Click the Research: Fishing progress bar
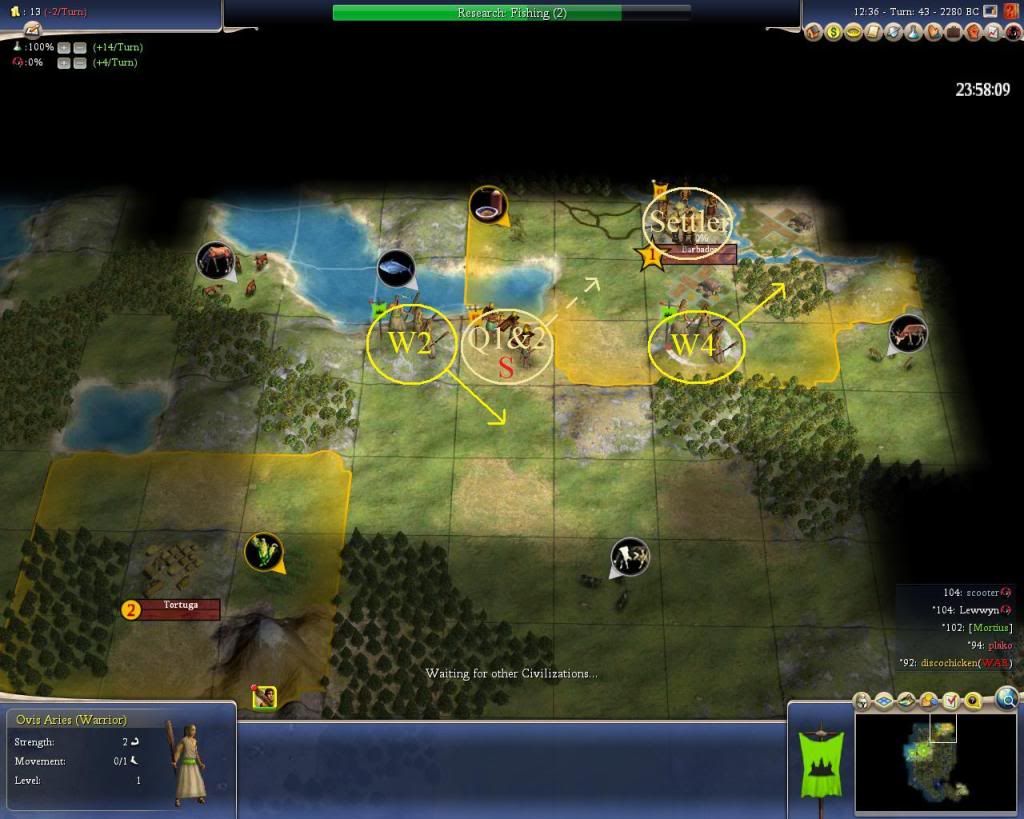The image size is (1024, 819). pyautogui.click(x=511, y=13)
